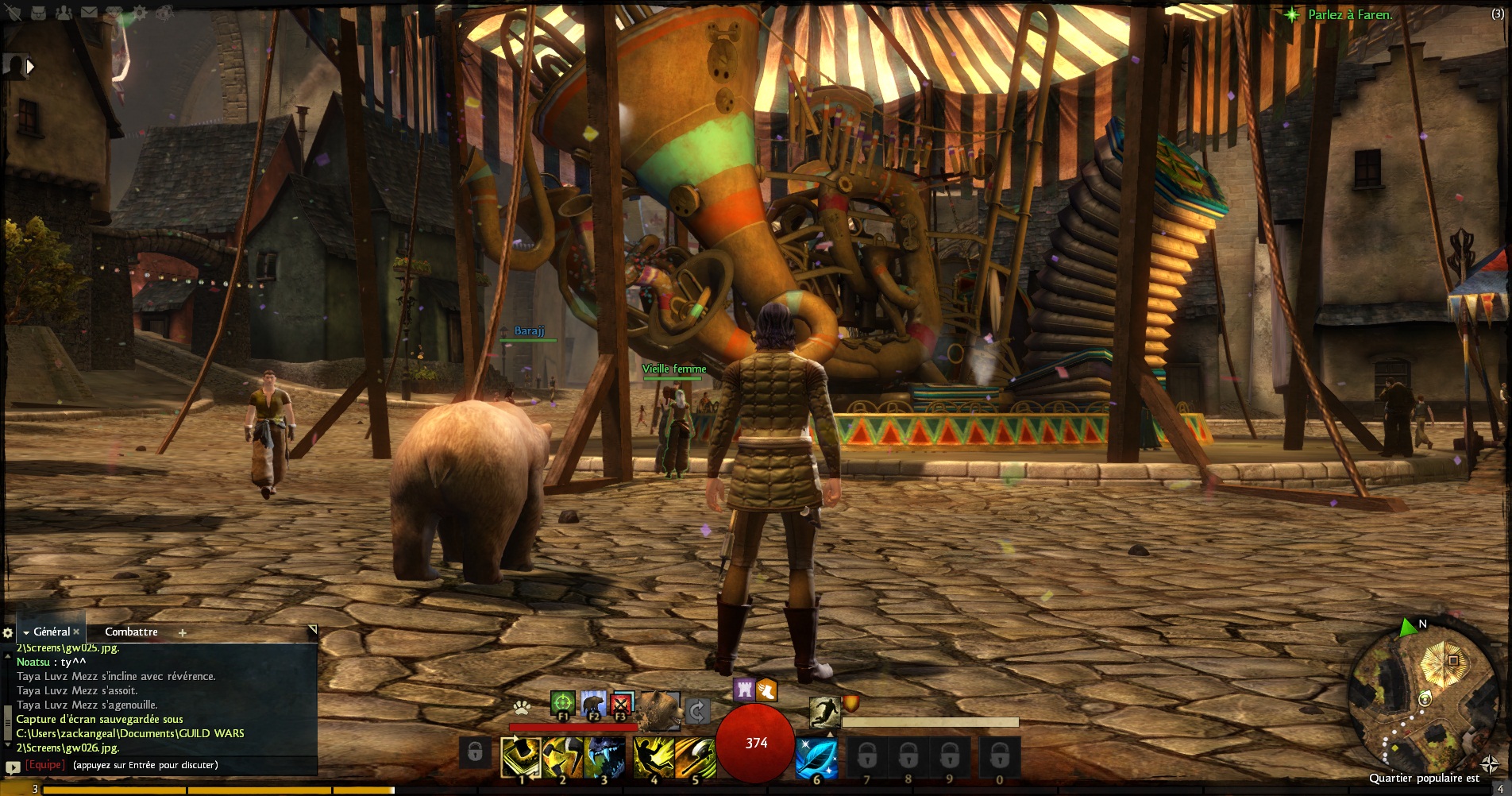Switch to the Combattre chat tab

coord(131,632)
